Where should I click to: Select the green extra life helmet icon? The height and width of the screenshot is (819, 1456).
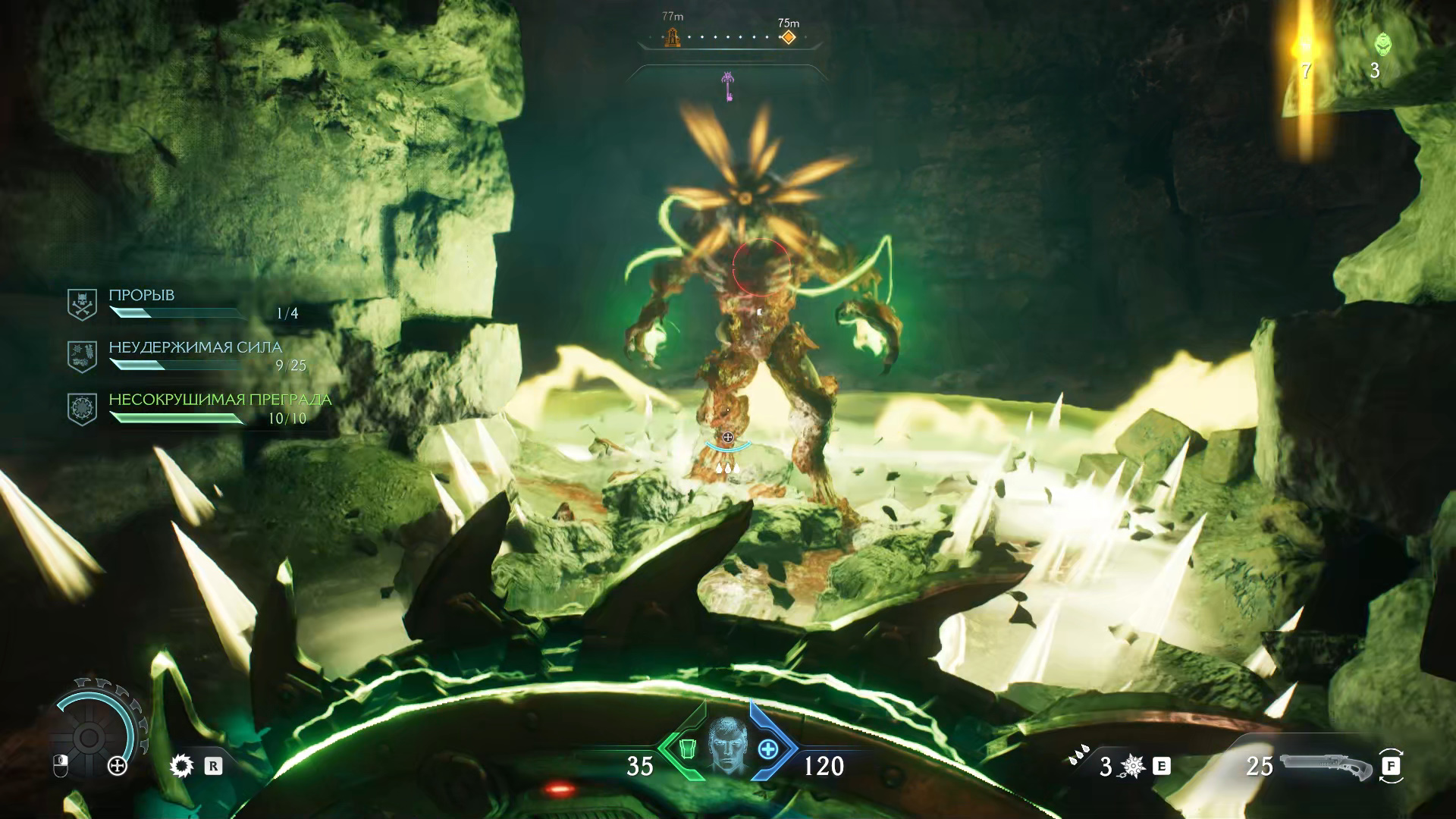pyautogui.click(x=1382, y=45)
